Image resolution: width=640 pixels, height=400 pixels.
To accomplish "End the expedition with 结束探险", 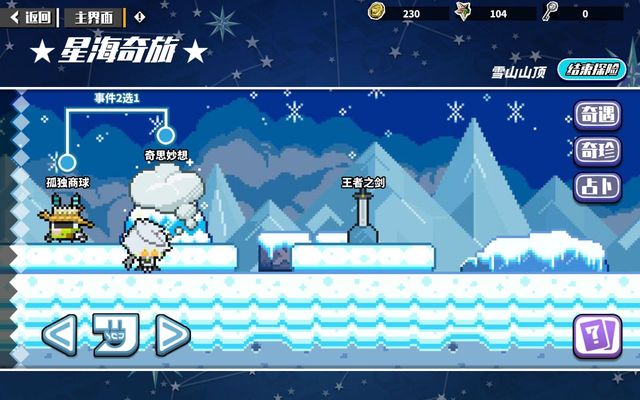I will 590,70.
